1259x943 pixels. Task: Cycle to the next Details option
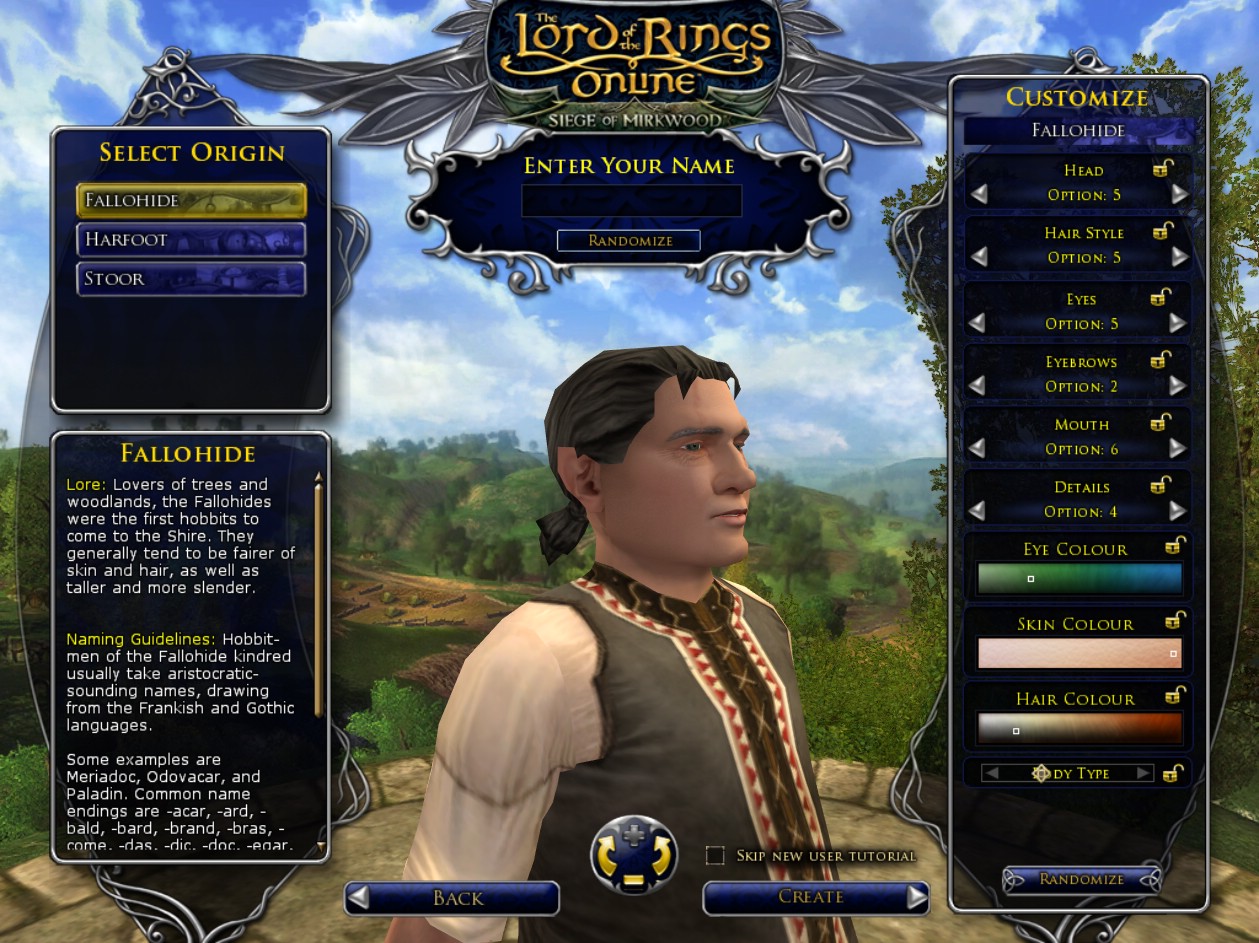1177,511
